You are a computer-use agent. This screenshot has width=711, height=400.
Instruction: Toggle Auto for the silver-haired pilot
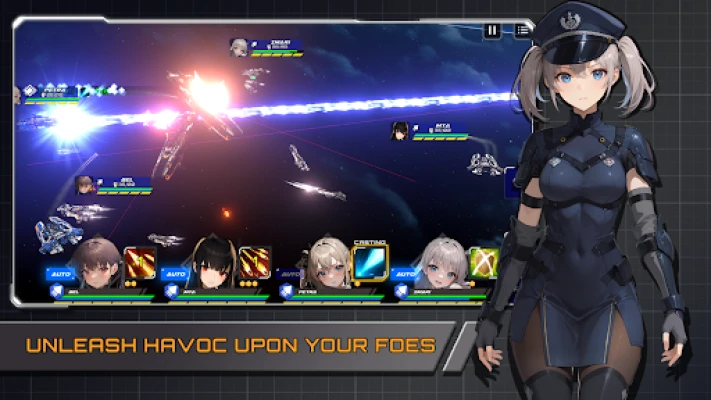pyautogui.click(x=404, y=272)
